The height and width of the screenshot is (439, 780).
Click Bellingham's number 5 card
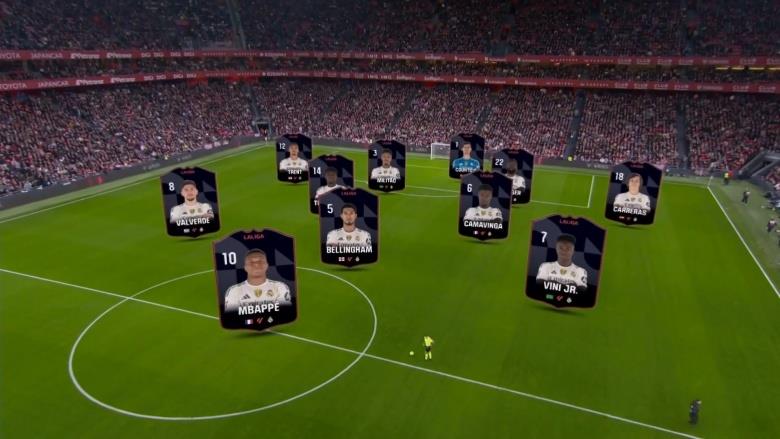pos(348,227)
